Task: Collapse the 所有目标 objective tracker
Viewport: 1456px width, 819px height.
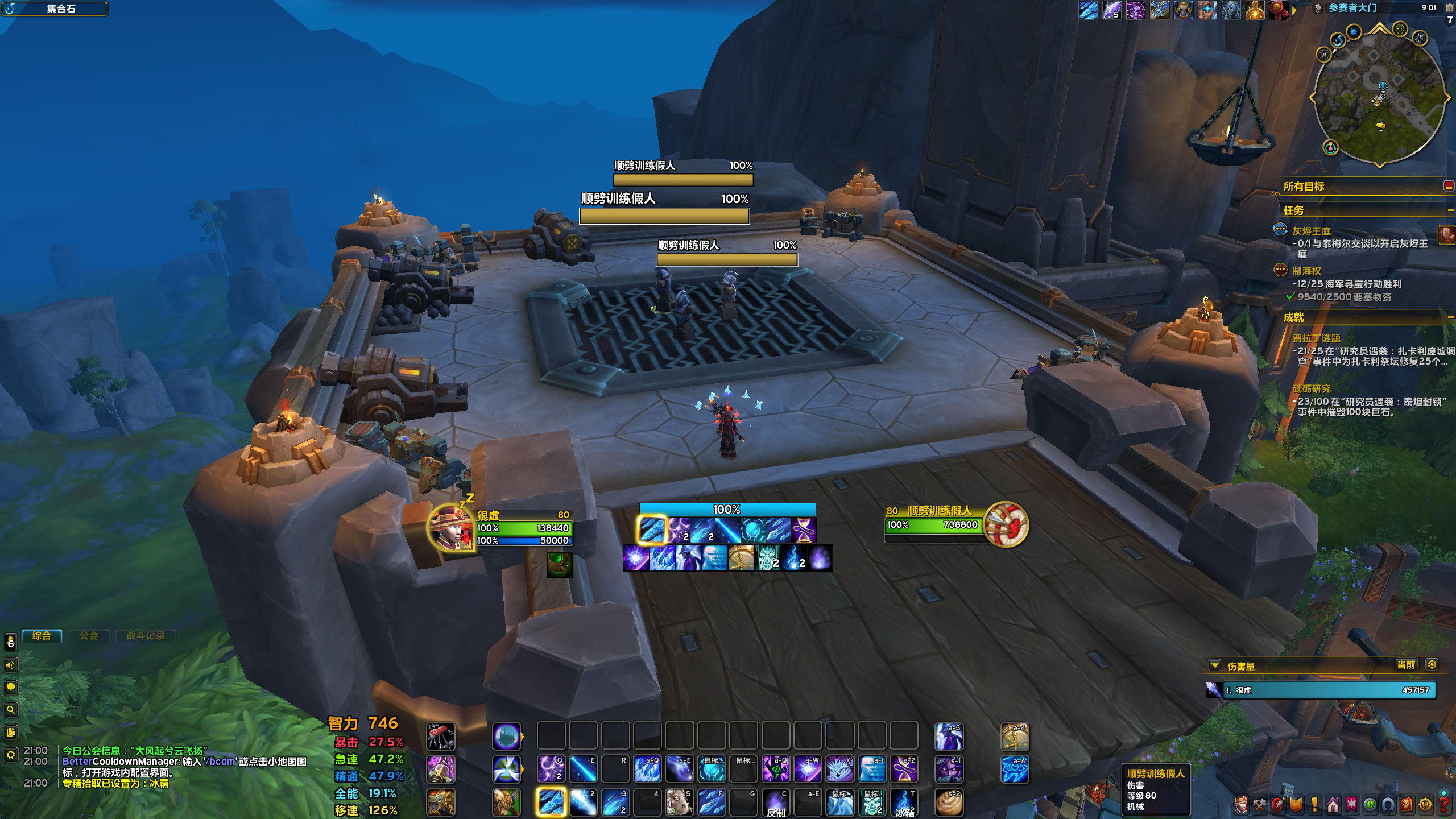Action: [x=1448, y=186]
